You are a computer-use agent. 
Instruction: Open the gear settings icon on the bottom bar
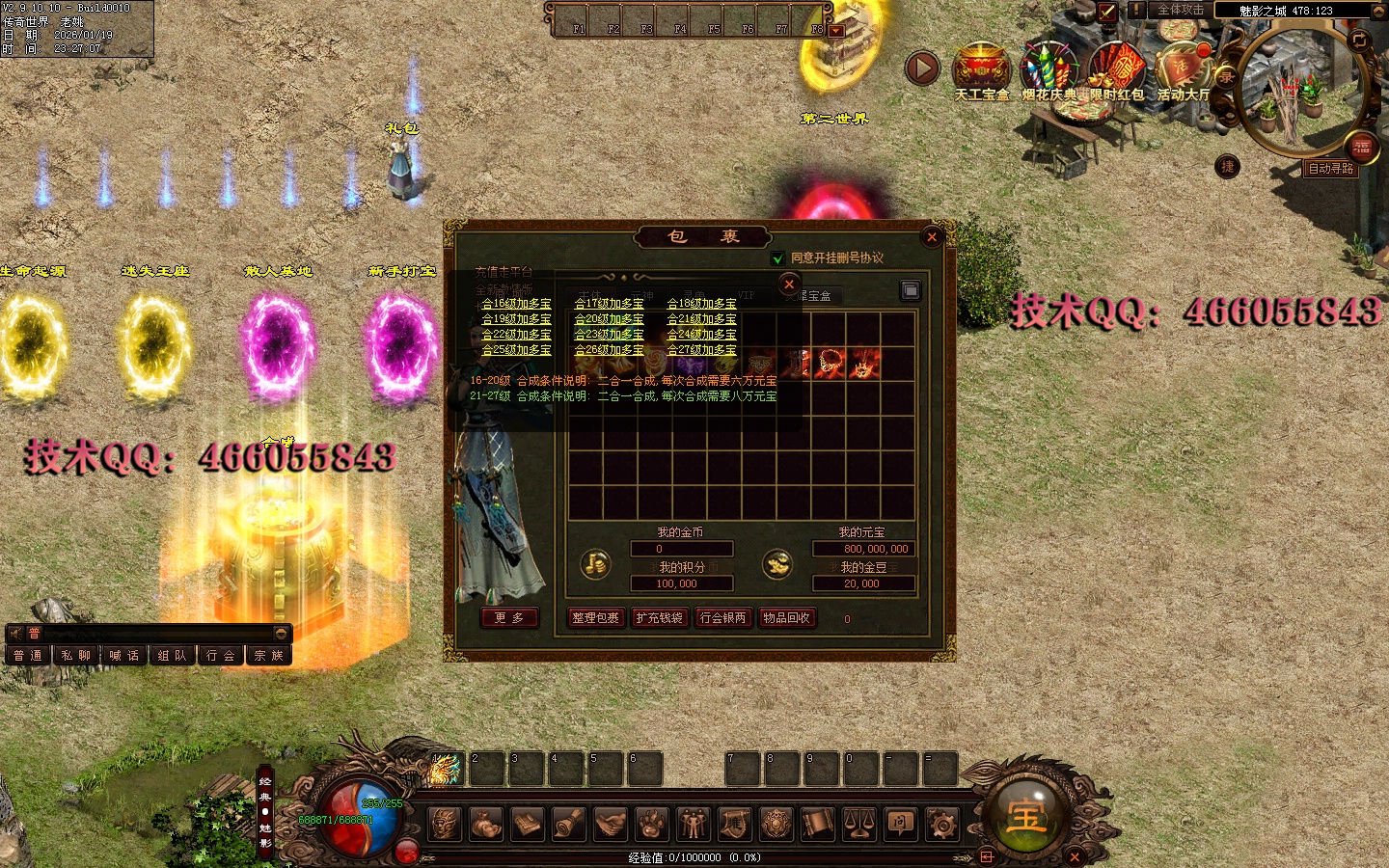(x=941, y=825)
